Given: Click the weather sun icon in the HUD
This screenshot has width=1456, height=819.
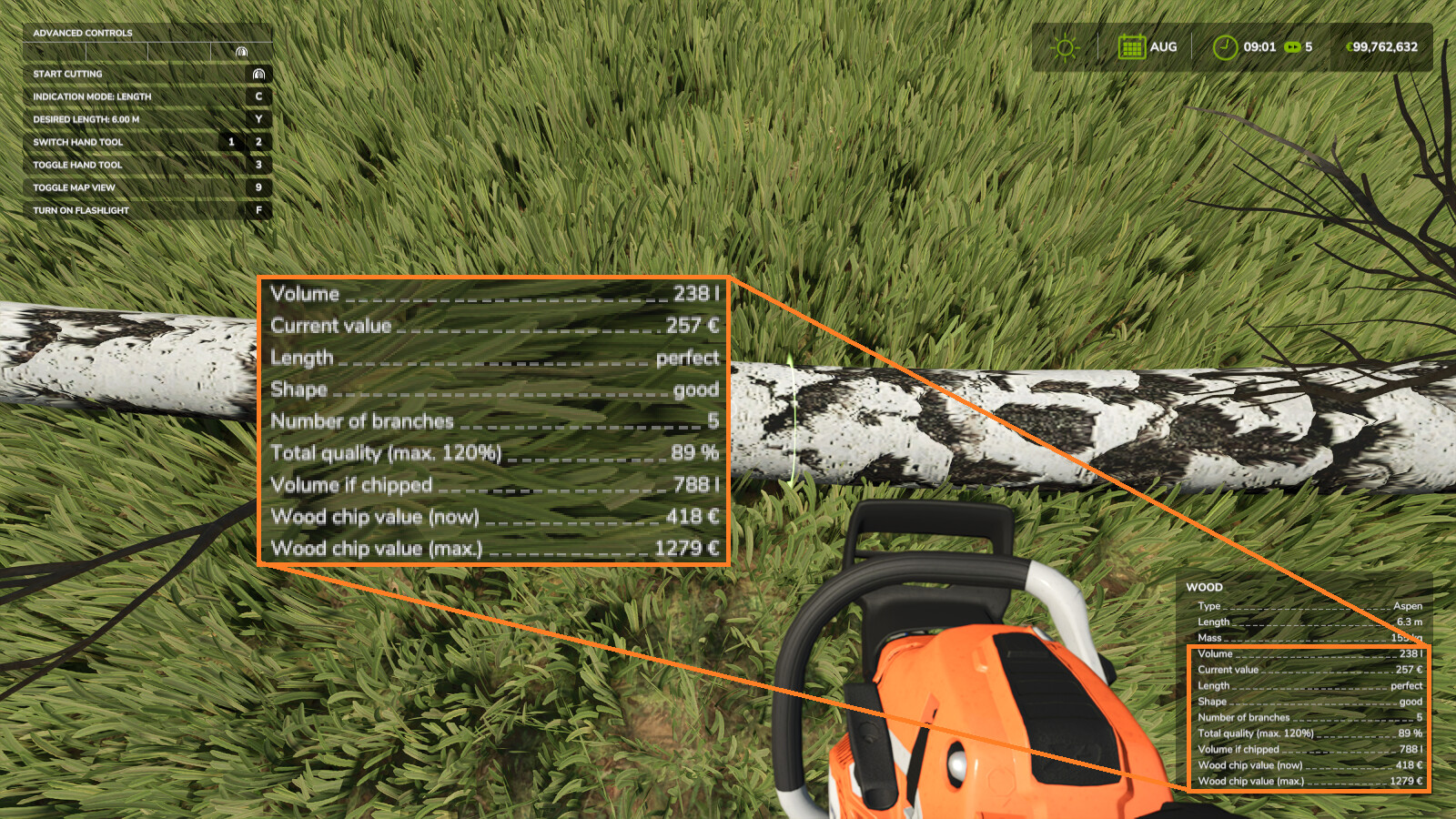Looking at the screenshot, I should point(1064,46).
